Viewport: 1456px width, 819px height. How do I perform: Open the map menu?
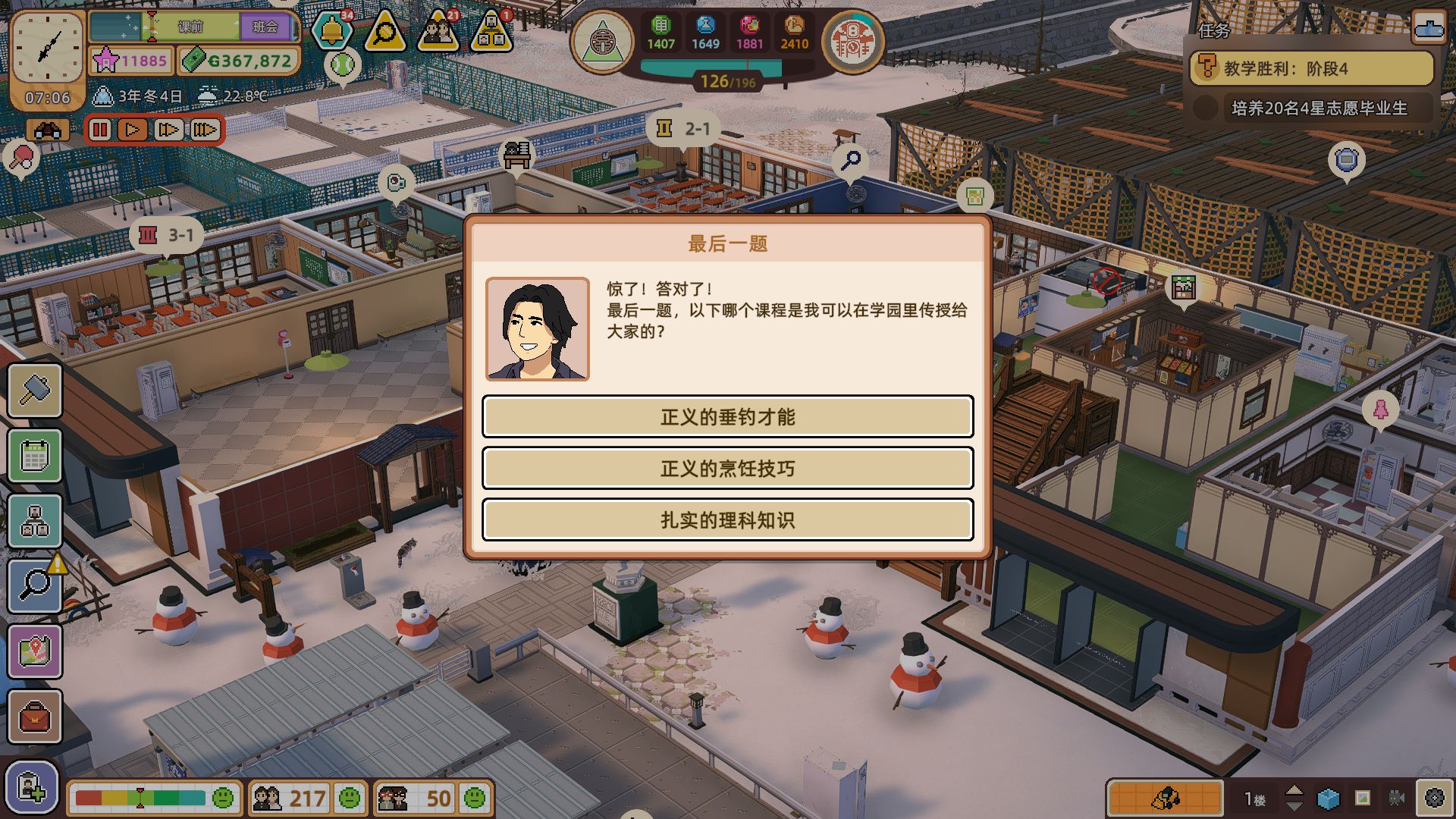pyautogui.click(x=35, y=651)
